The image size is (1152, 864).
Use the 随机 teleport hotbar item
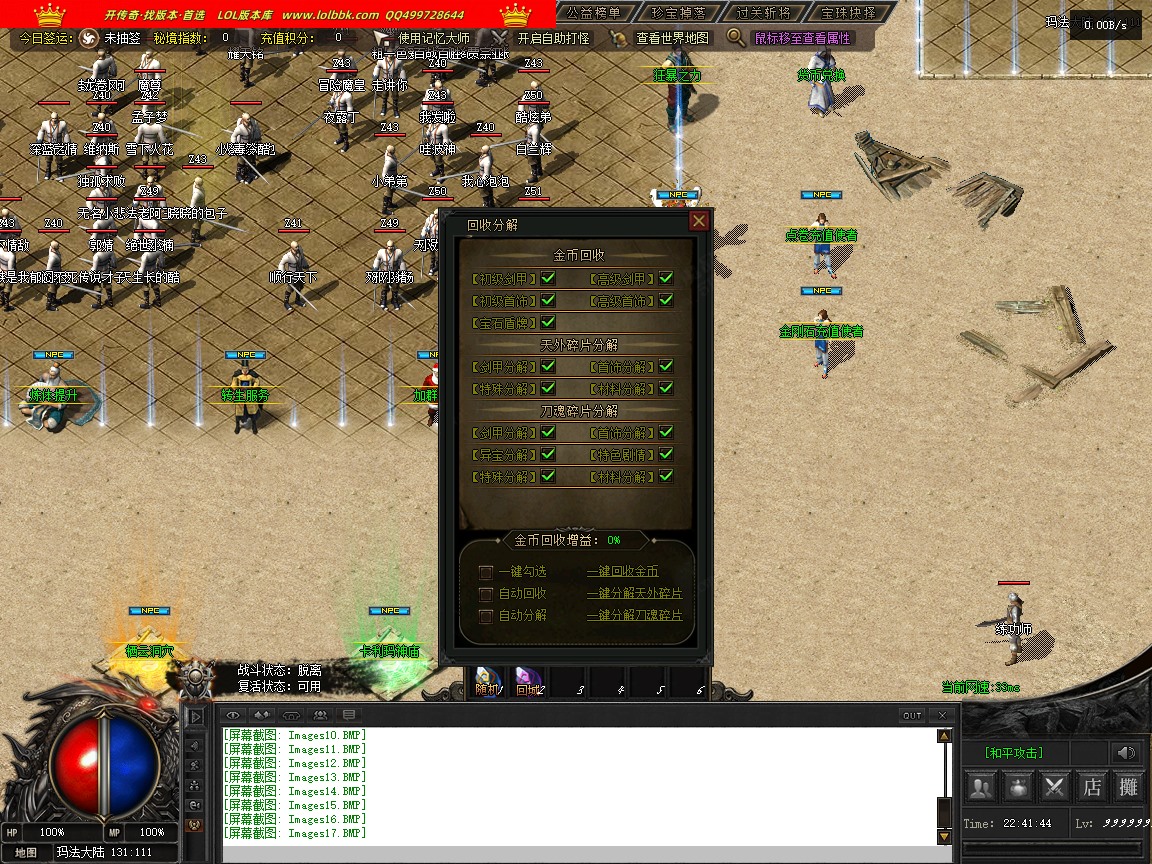[488, 682]
